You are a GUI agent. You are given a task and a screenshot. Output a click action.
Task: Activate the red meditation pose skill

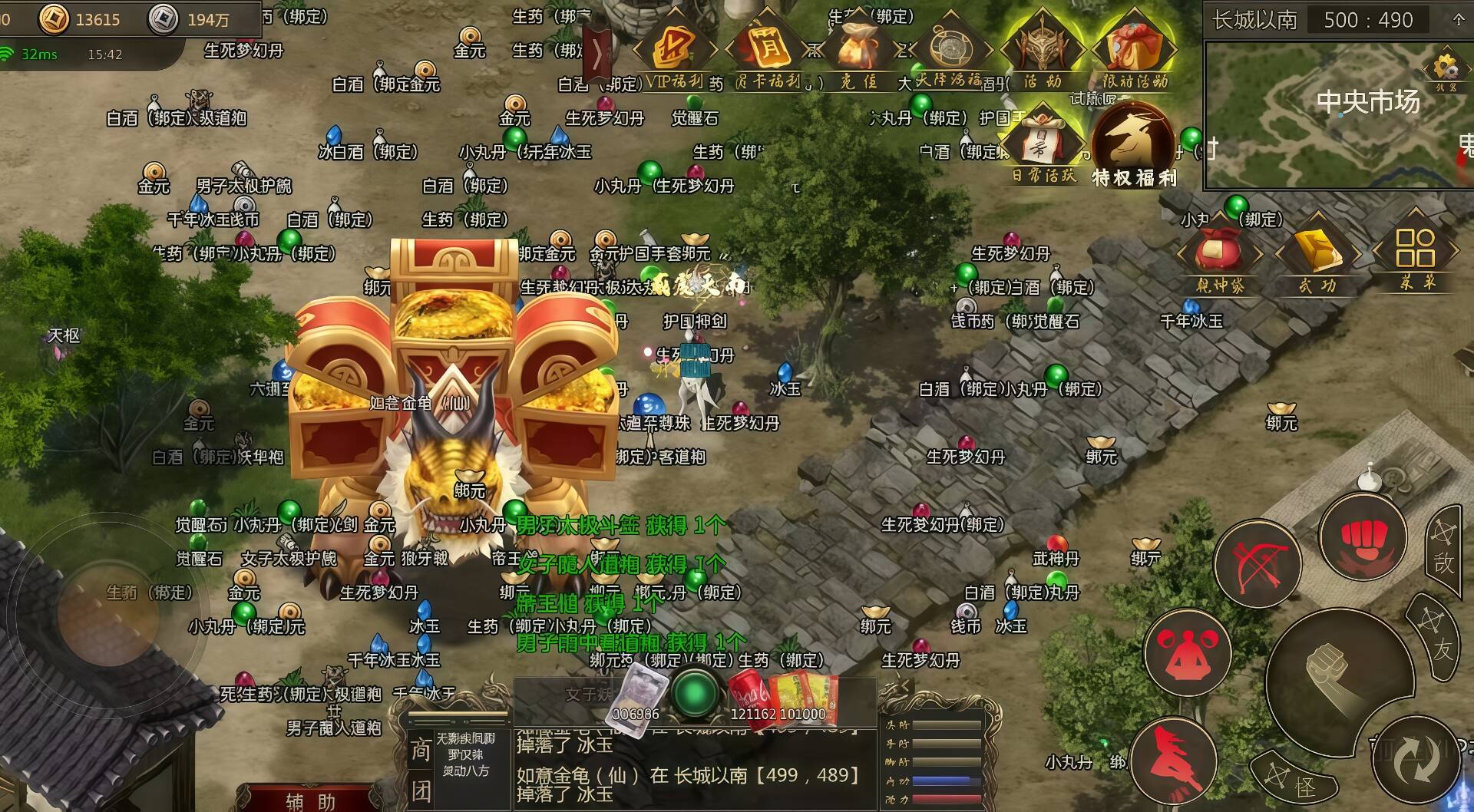pos(1187,653)
